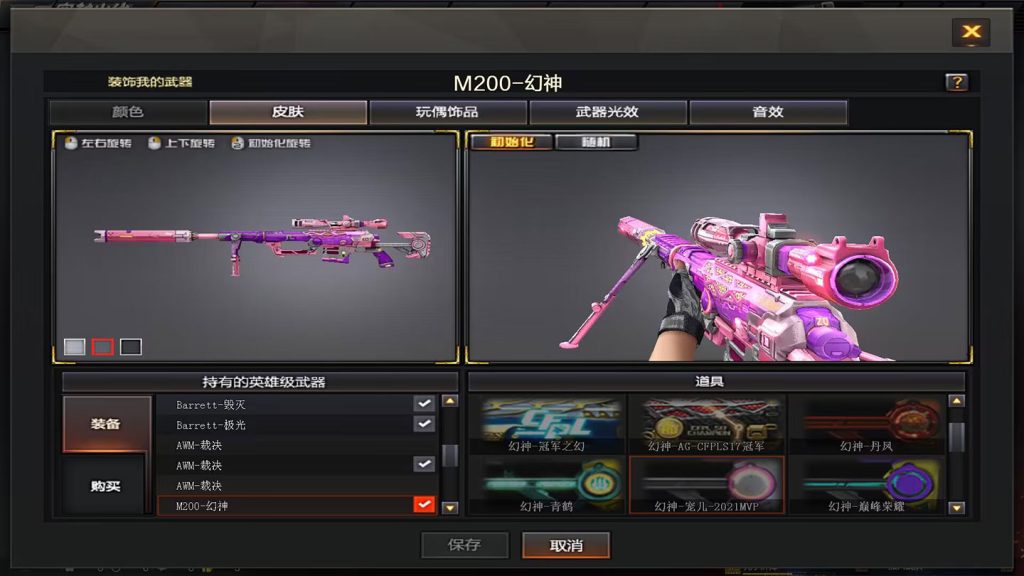Choose the 随机 button
This screenshot has height=576, width=1024.
point(596,142)
